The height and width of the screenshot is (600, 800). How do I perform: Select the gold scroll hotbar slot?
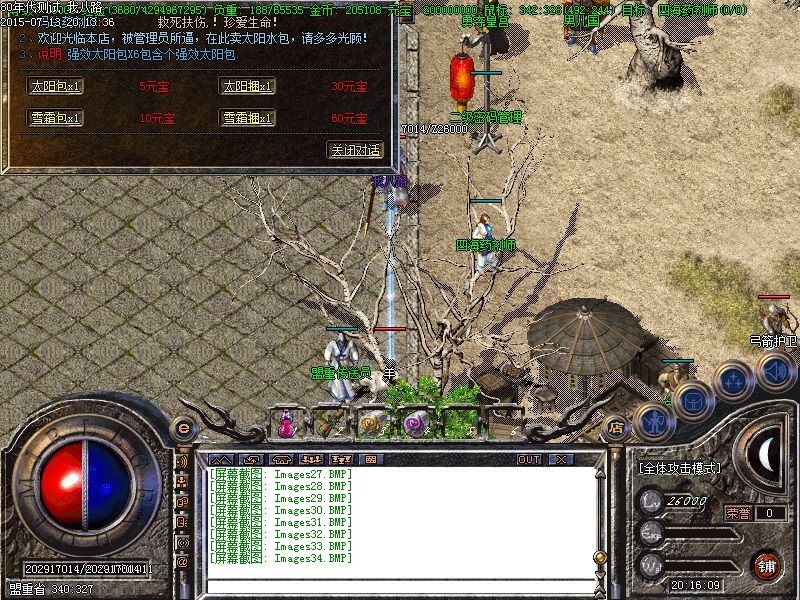point(373,424)
